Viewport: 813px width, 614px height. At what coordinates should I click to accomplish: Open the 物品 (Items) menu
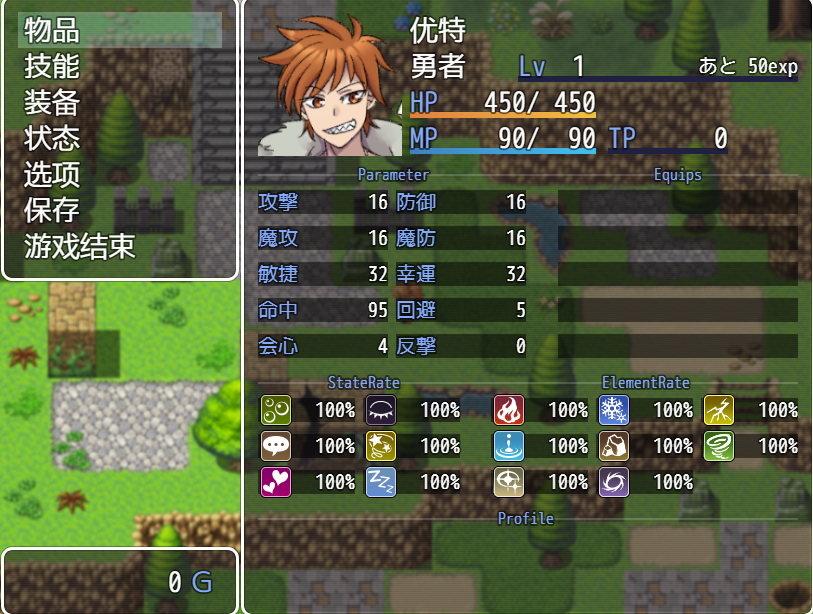[52, 30]
